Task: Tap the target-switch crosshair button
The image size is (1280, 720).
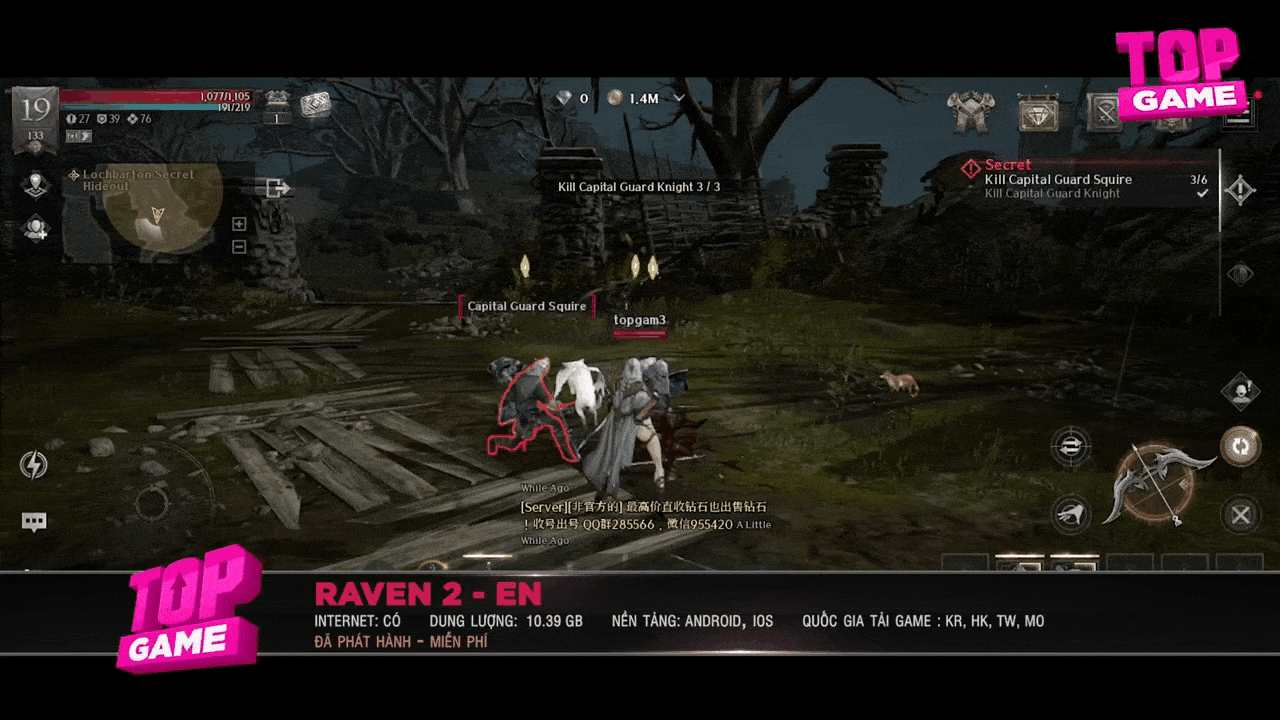Action: [x=1070, y=445]
